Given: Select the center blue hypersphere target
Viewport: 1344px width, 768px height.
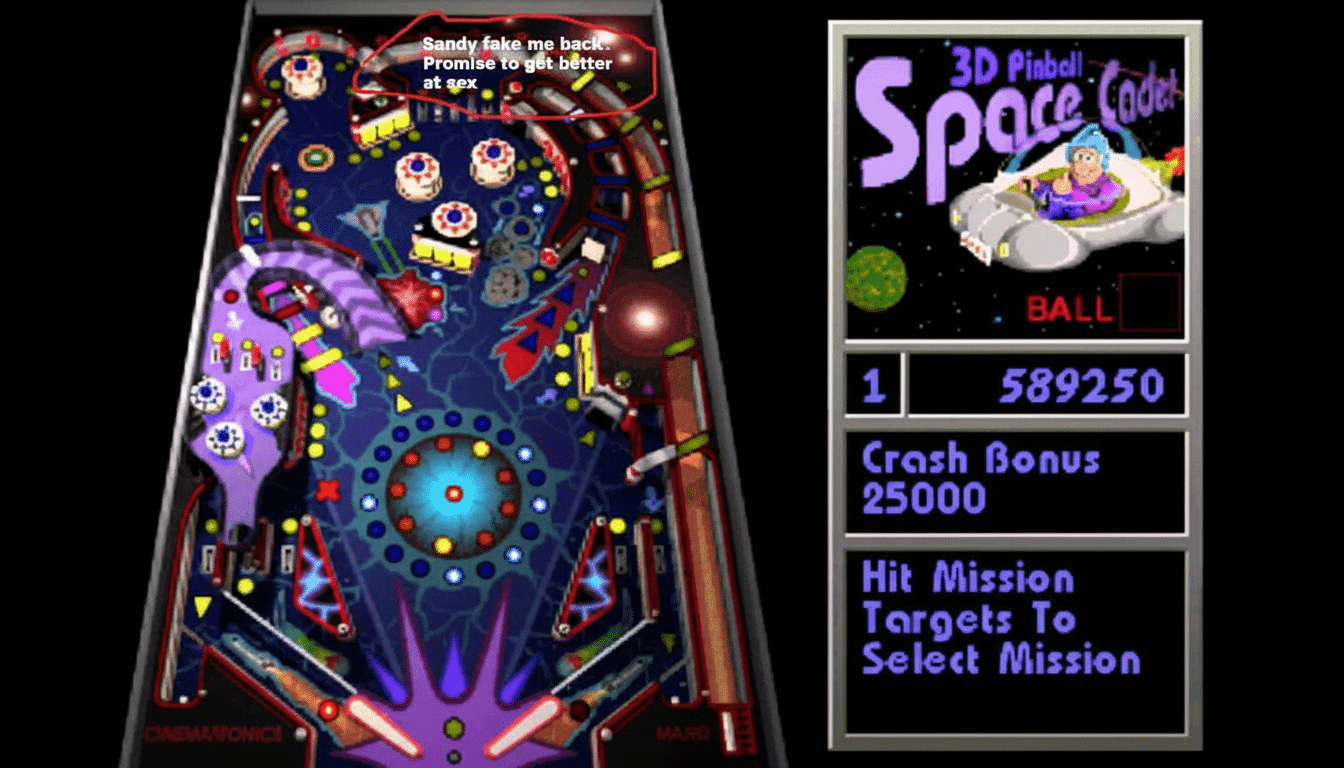Looking at the screenshot, I should click(x=452, y=492).
